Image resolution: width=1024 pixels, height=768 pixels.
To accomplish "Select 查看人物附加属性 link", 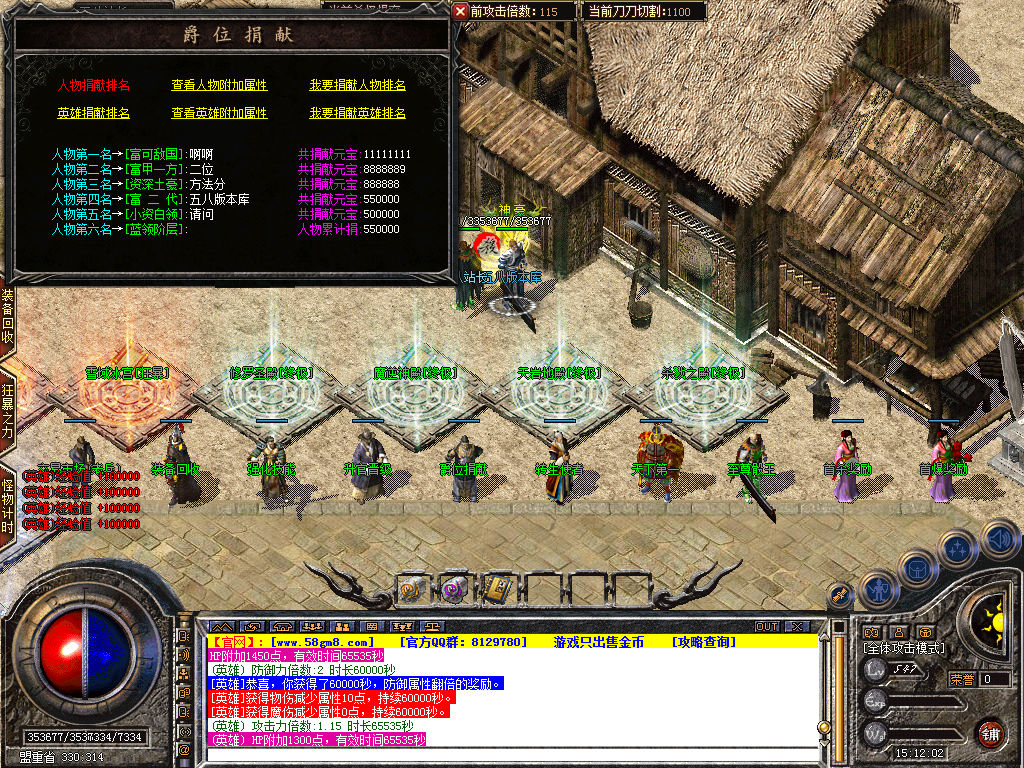I will [x=219, y=86].
